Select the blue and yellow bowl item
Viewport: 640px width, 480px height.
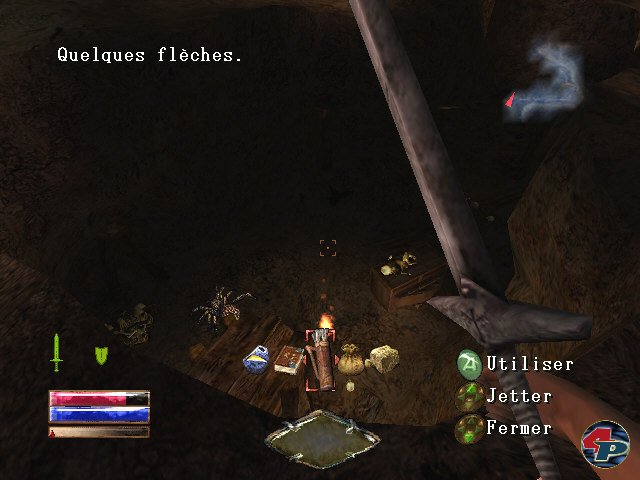(257, 358)
